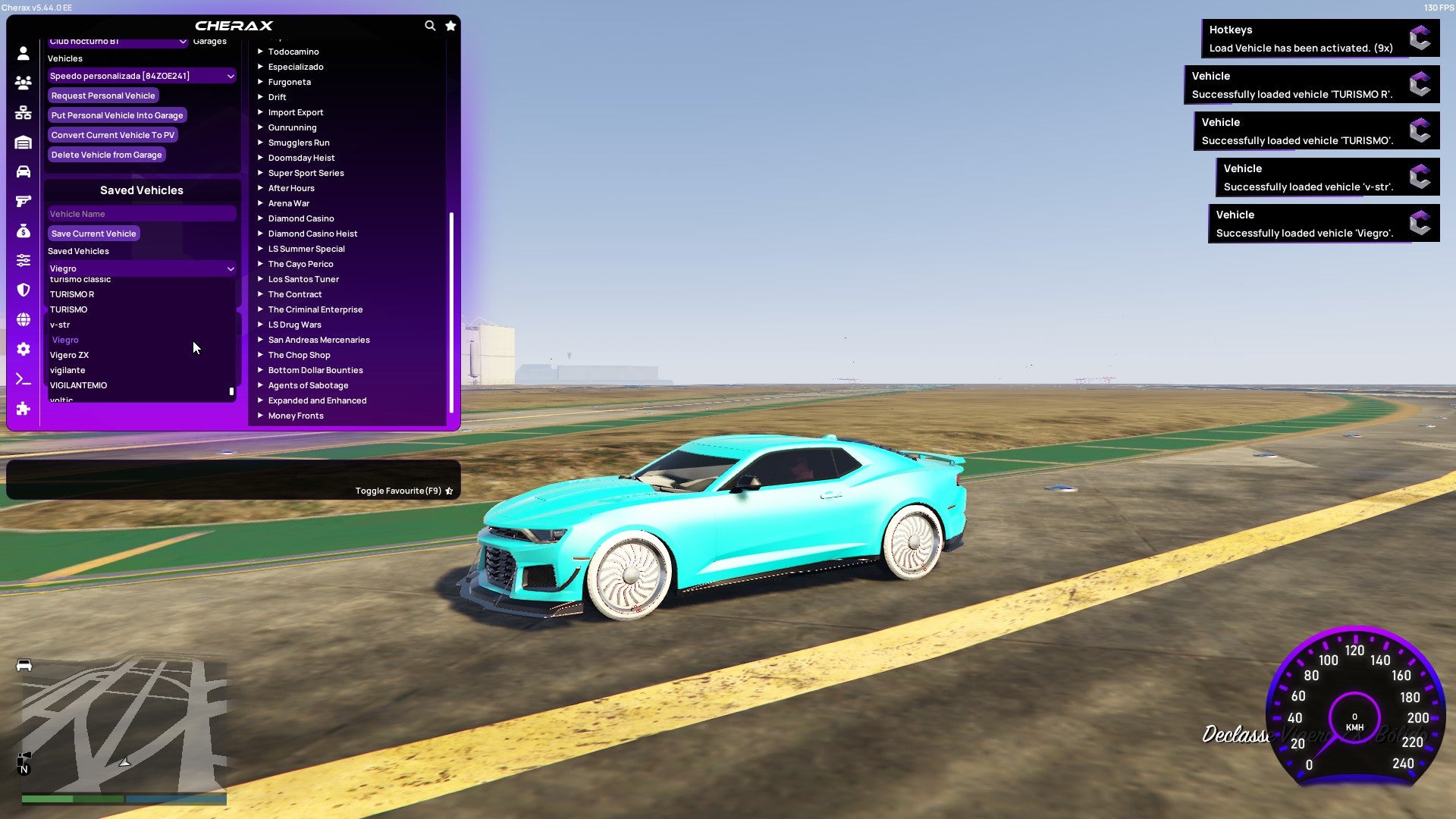
Task: Select the Vehicle icon in the sidebar
Action: coord(23,171)
